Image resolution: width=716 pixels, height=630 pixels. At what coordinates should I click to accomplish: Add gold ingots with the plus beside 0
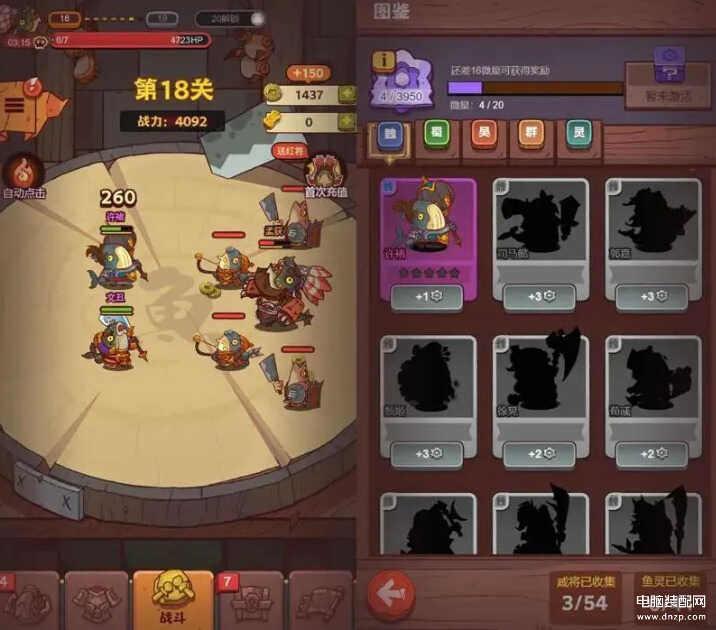click(x=347, y=122)
